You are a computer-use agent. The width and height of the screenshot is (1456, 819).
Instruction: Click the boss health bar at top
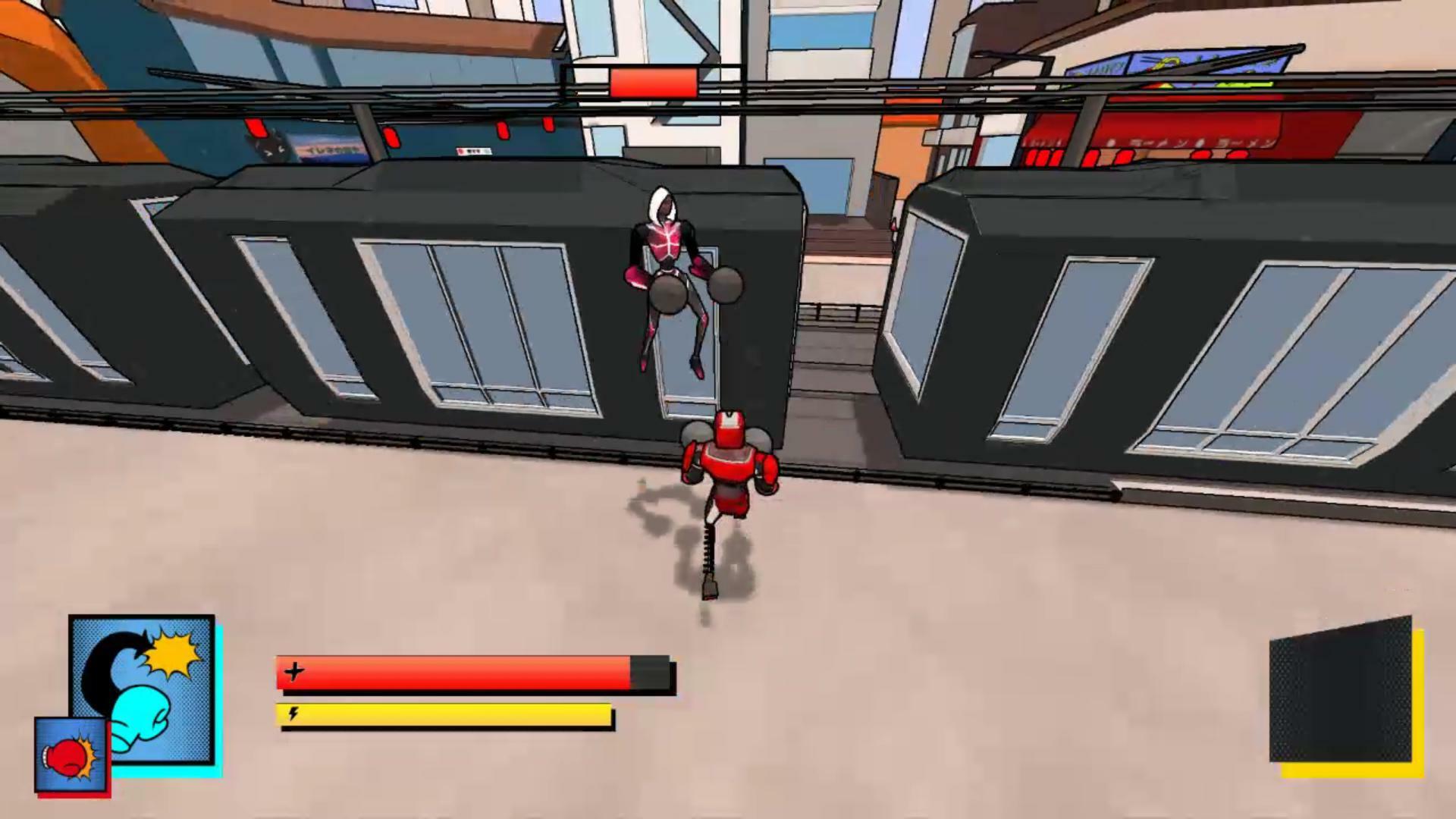point(652,83)
